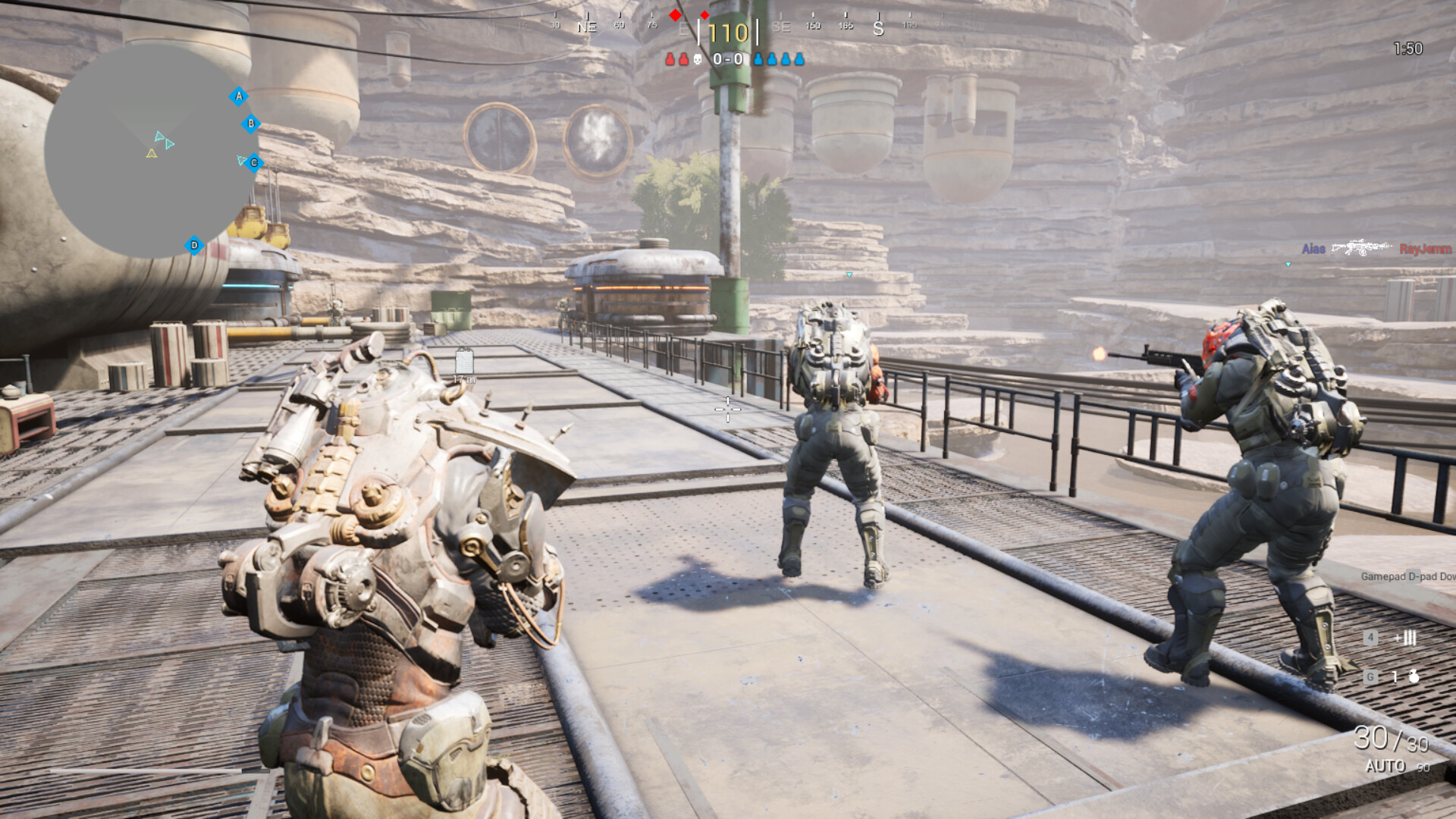Click the 0-0 match score display
Viewport: 1456px width, 819px height.
(x=728, y=58)
